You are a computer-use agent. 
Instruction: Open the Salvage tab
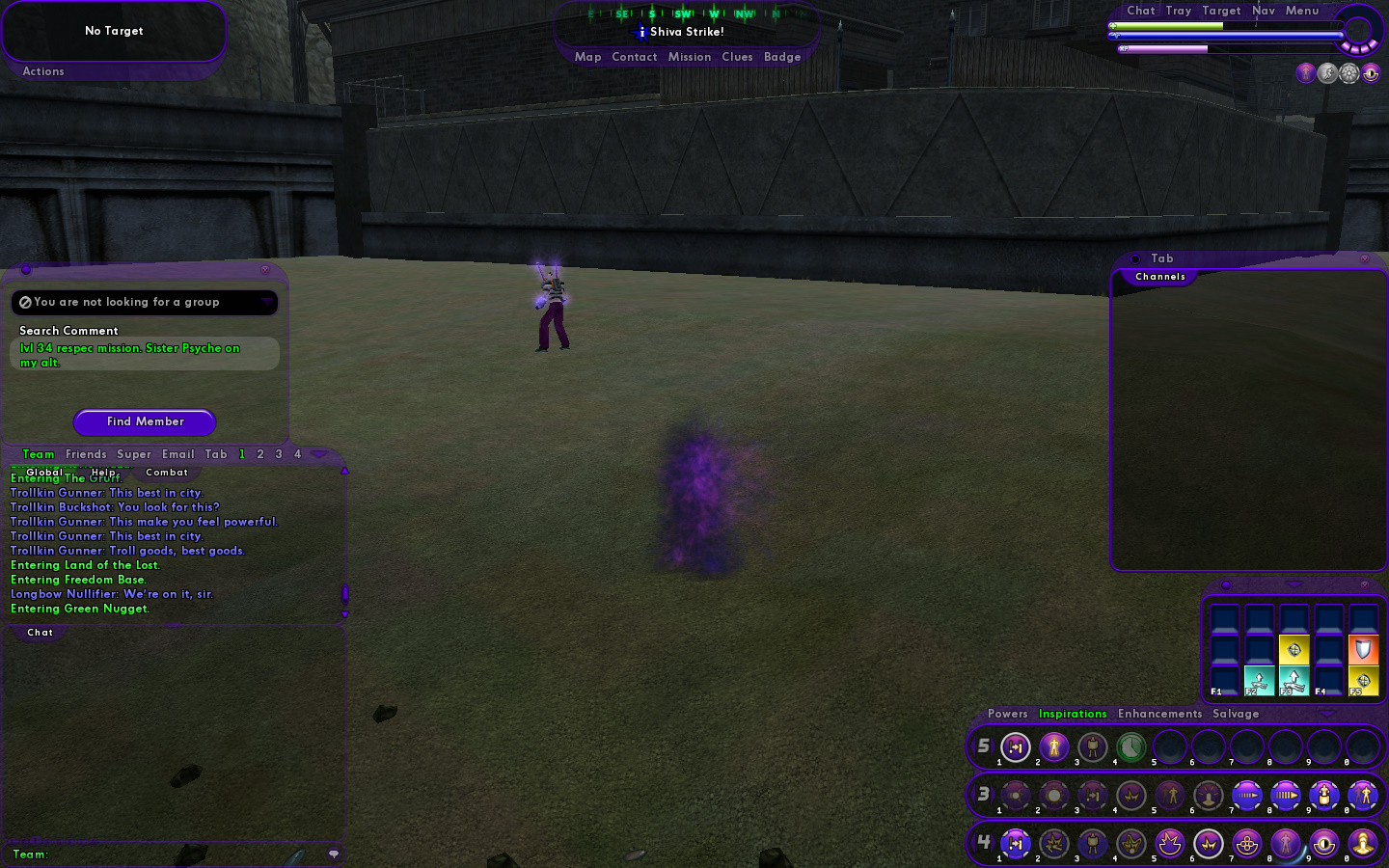tap(1236, 714)
